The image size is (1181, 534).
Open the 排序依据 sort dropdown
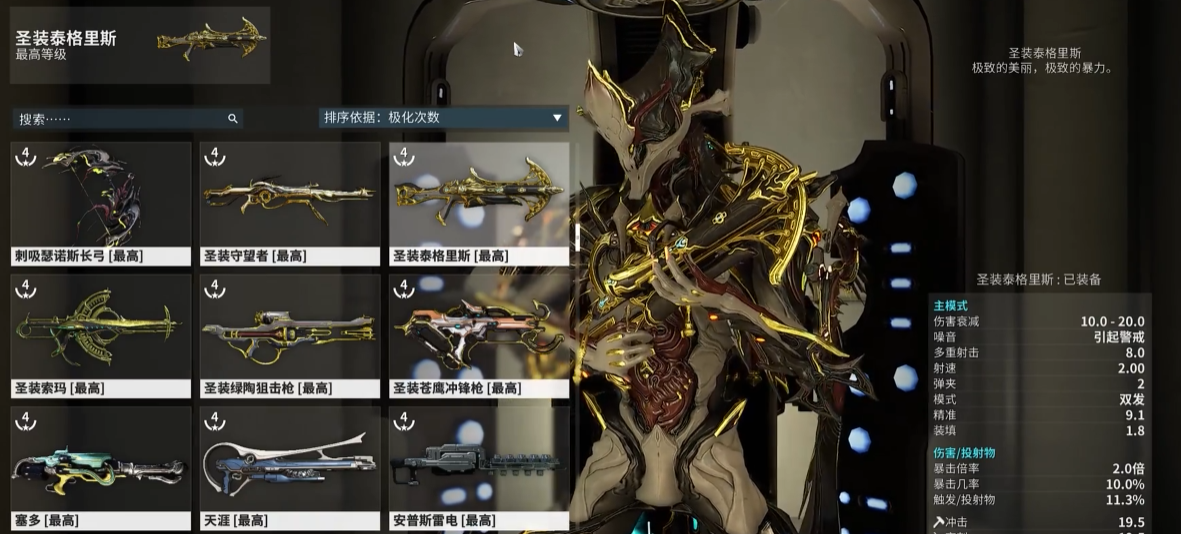tap(443, 118)
